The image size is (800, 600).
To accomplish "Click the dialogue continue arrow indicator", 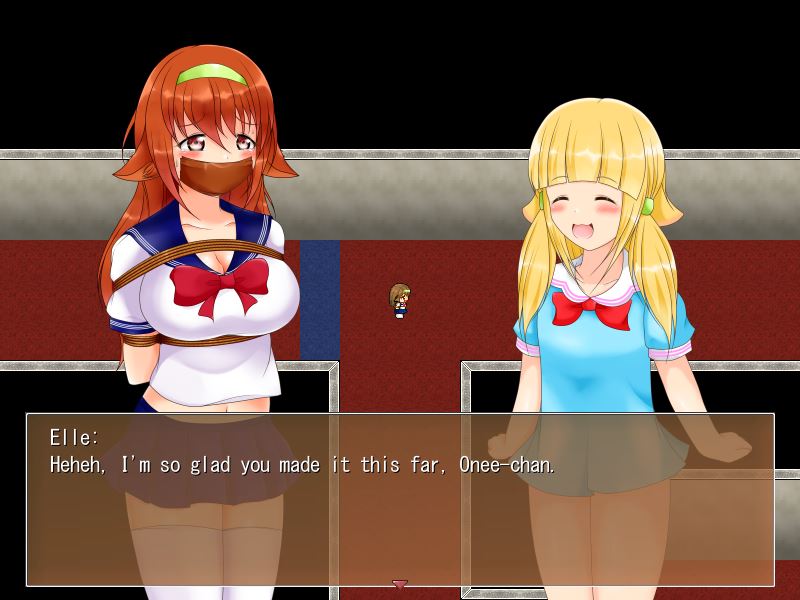I will point(400,583).
